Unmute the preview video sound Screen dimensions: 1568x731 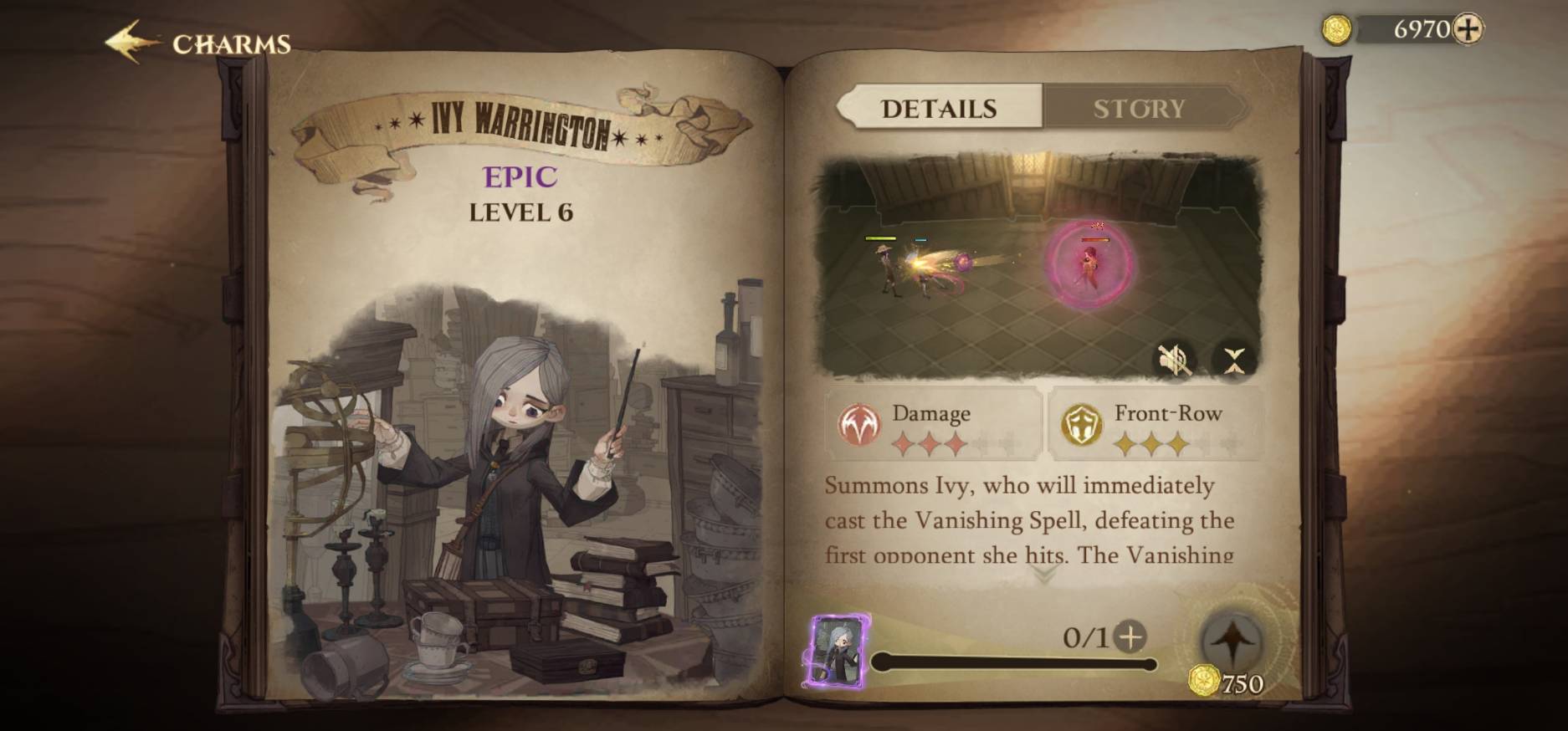click(x=1173, y=360)
